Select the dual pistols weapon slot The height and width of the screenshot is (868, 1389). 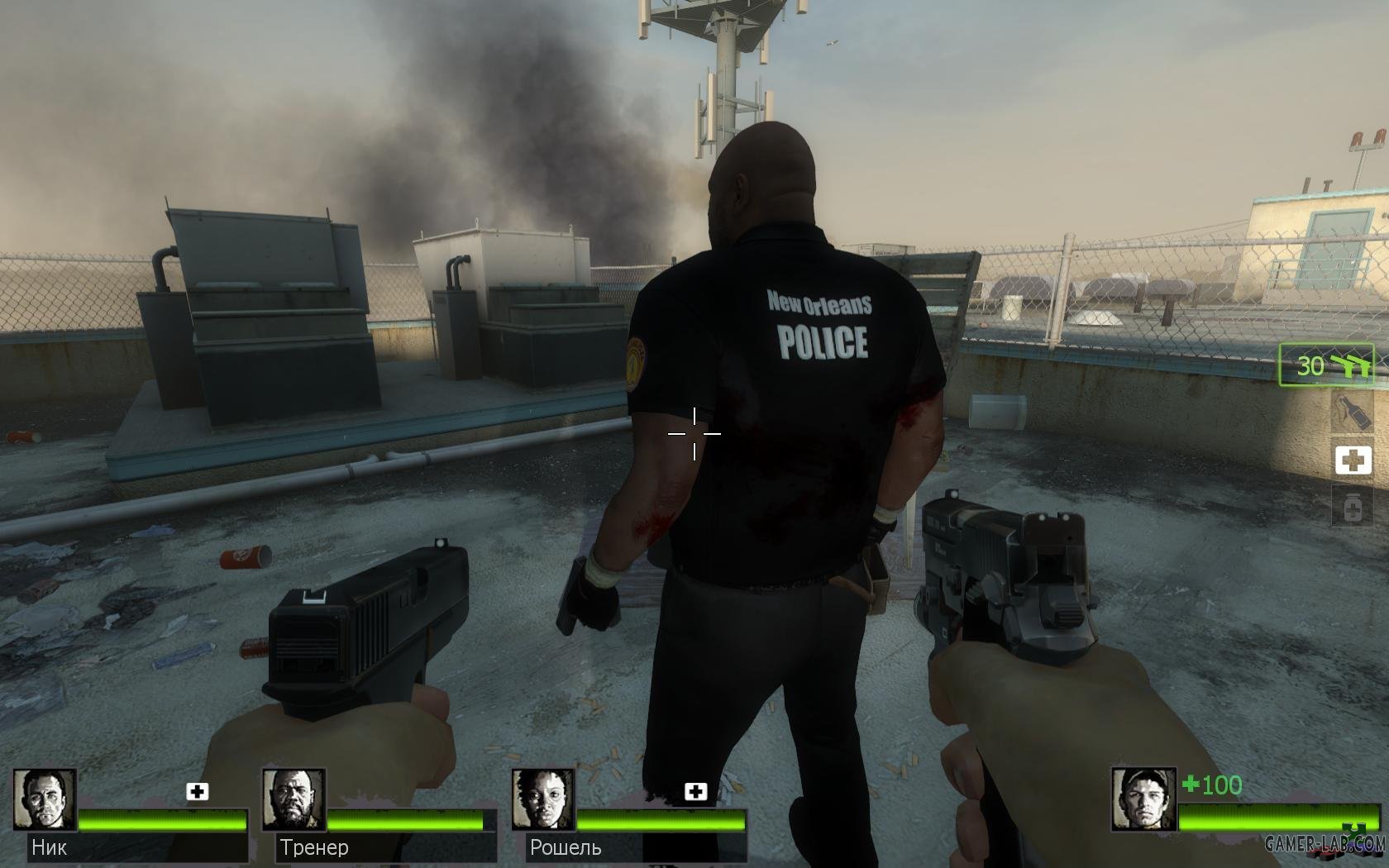tap(1326, 365)
